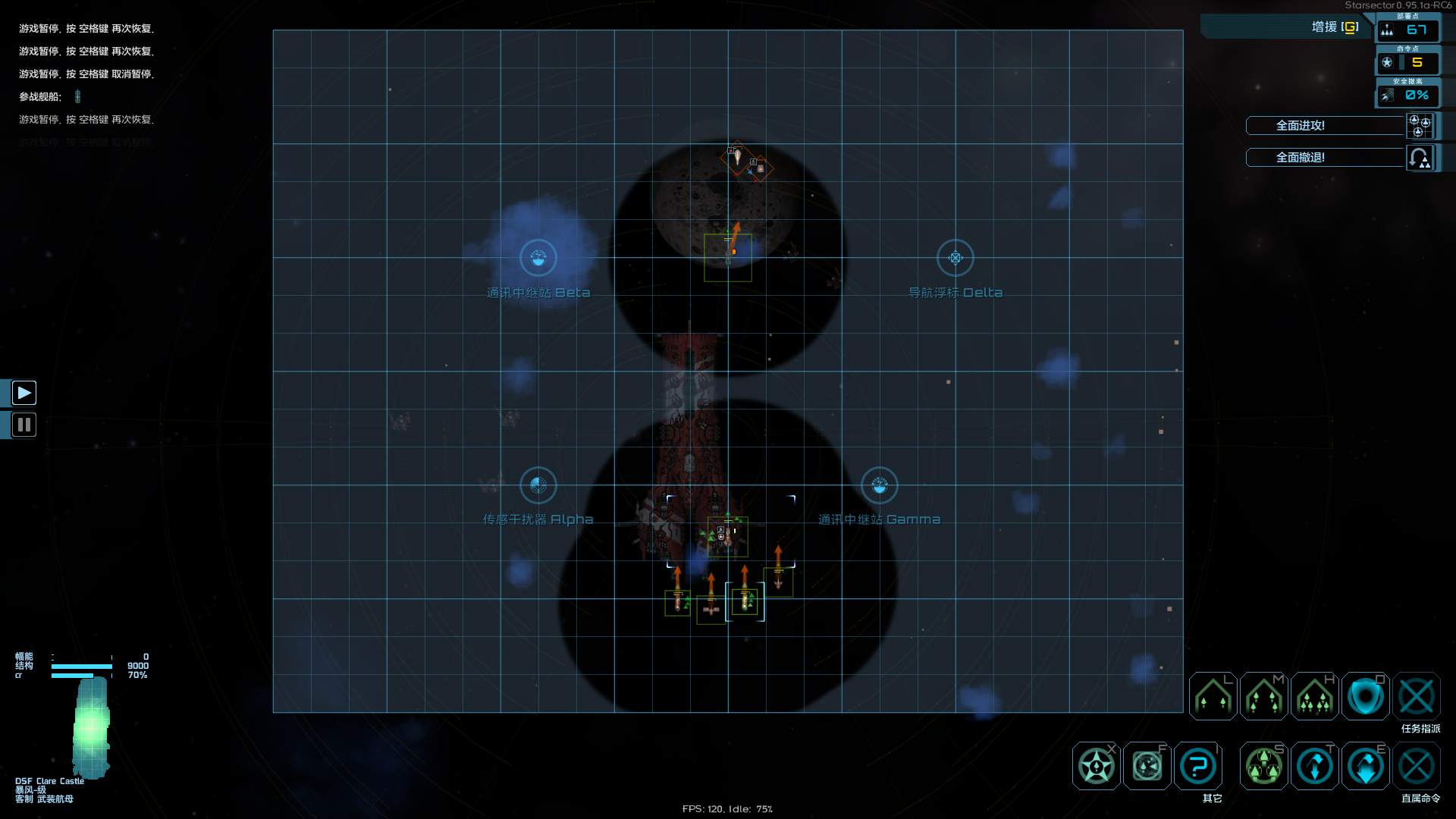Toggle pause with the pause button

click(24, 425)
